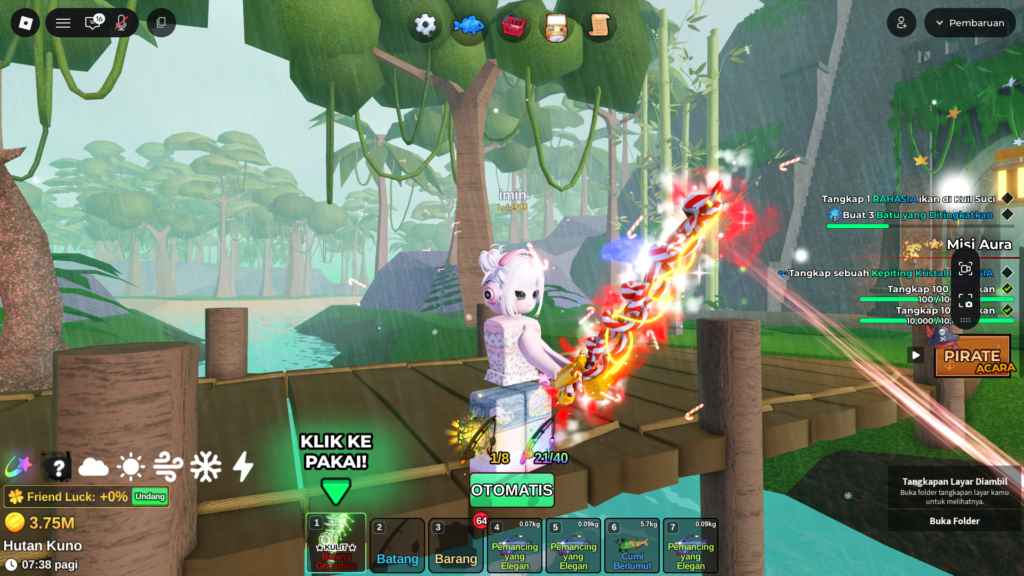1024x576 pixels.
Task: Open the Roblox main menu logo
Action: (x=22, y=22)
